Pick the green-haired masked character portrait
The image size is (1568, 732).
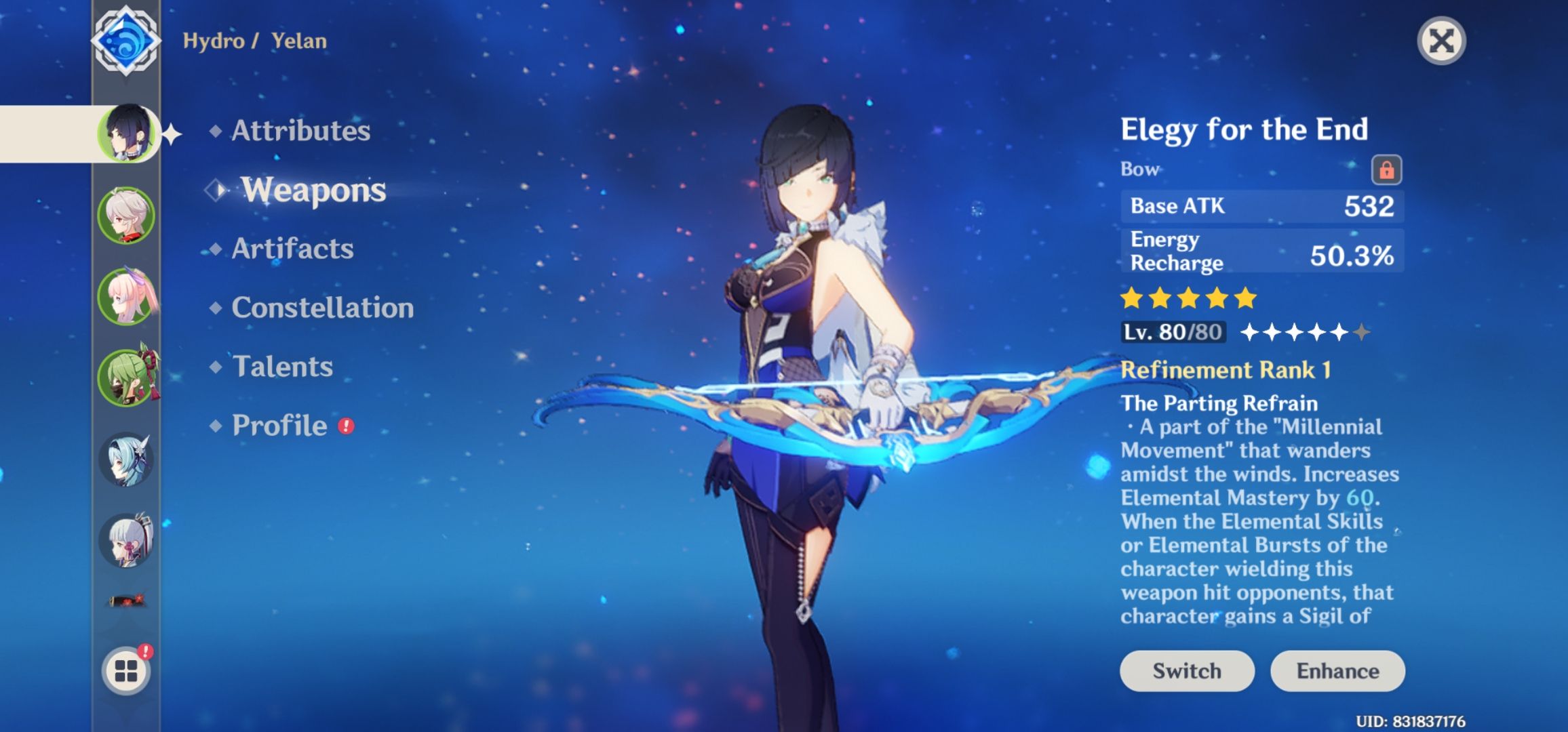[x=127, y=378]
